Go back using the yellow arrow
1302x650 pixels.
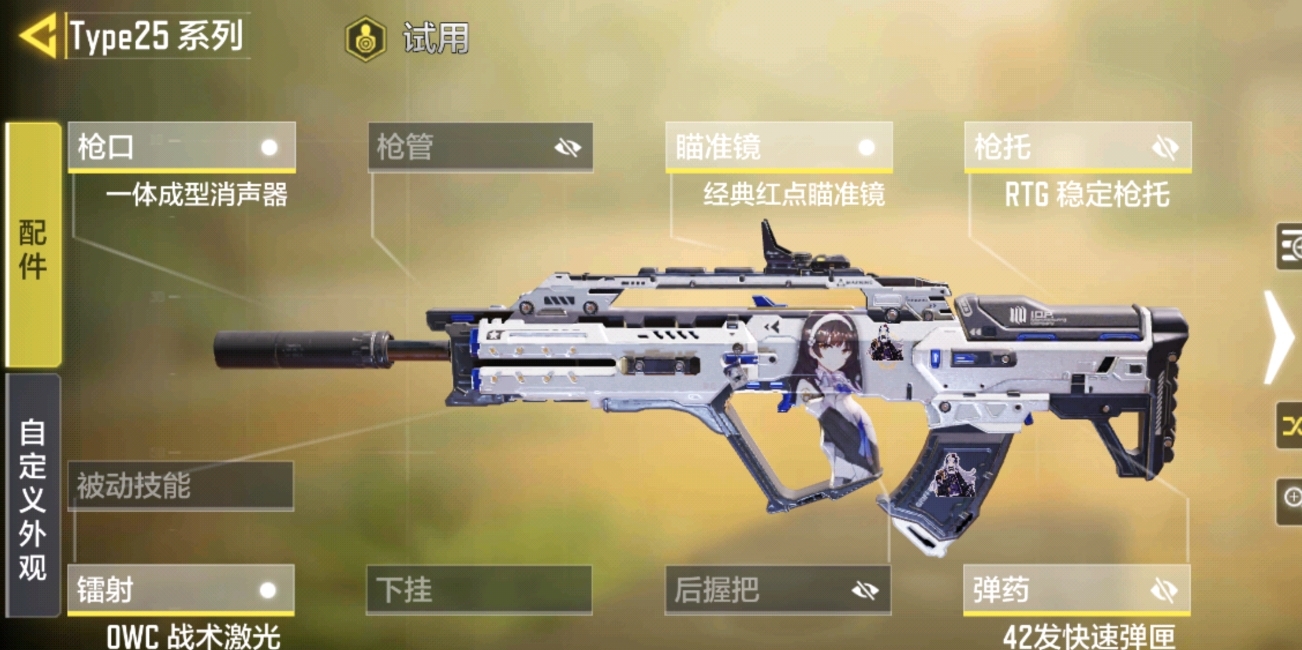tap(38, 38)
